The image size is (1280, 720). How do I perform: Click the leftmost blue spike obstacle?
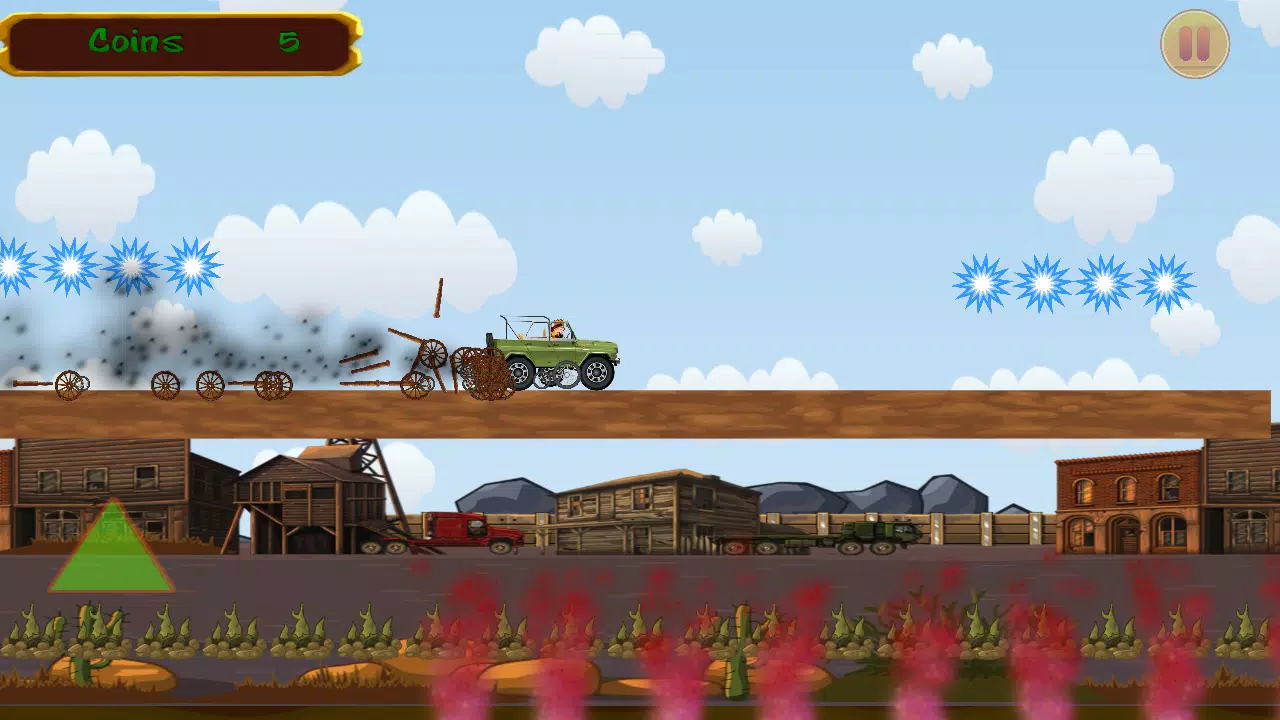pos(12,266)
